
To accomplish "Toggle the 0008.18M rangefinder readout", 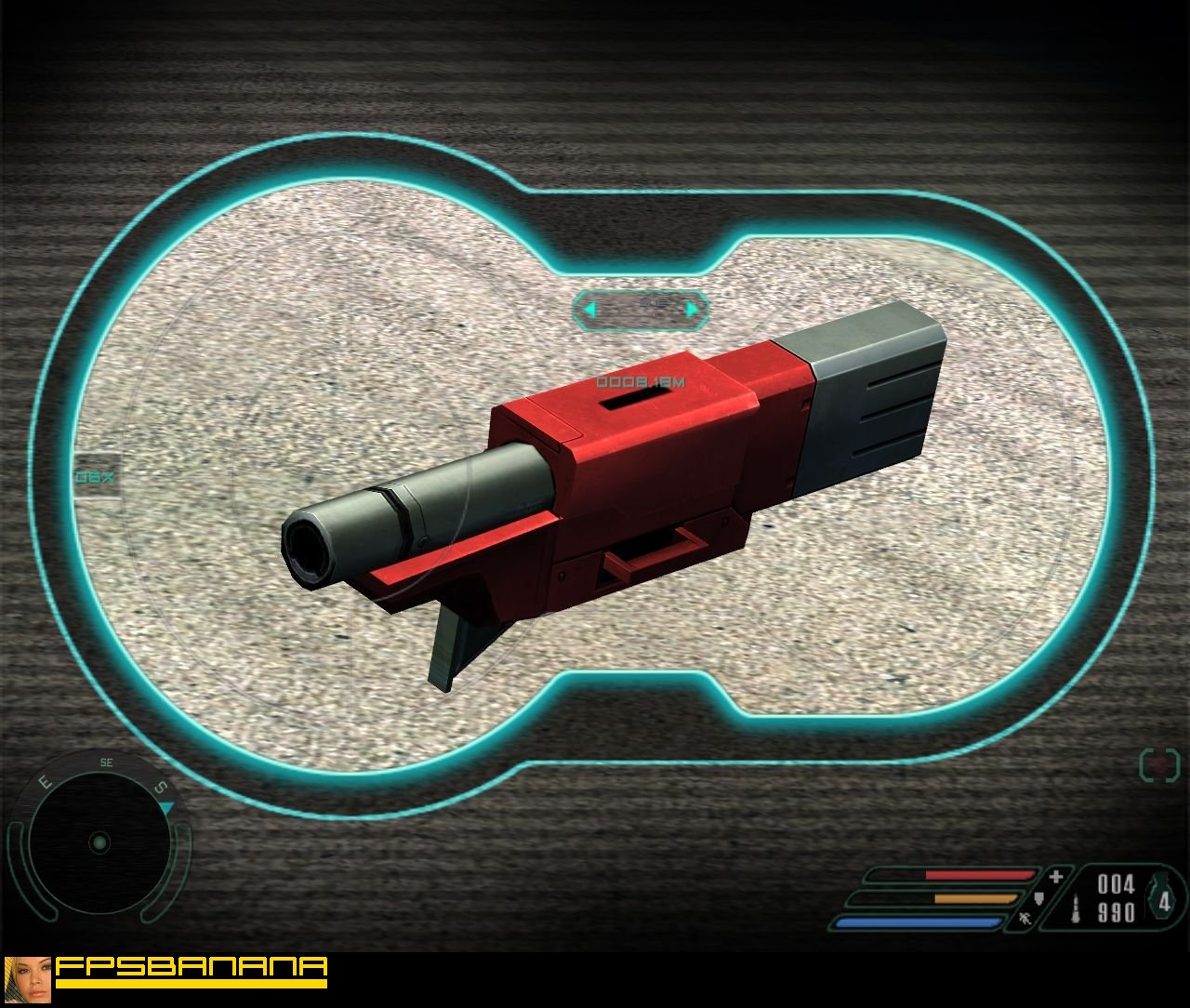I will (x=640, y=379).
